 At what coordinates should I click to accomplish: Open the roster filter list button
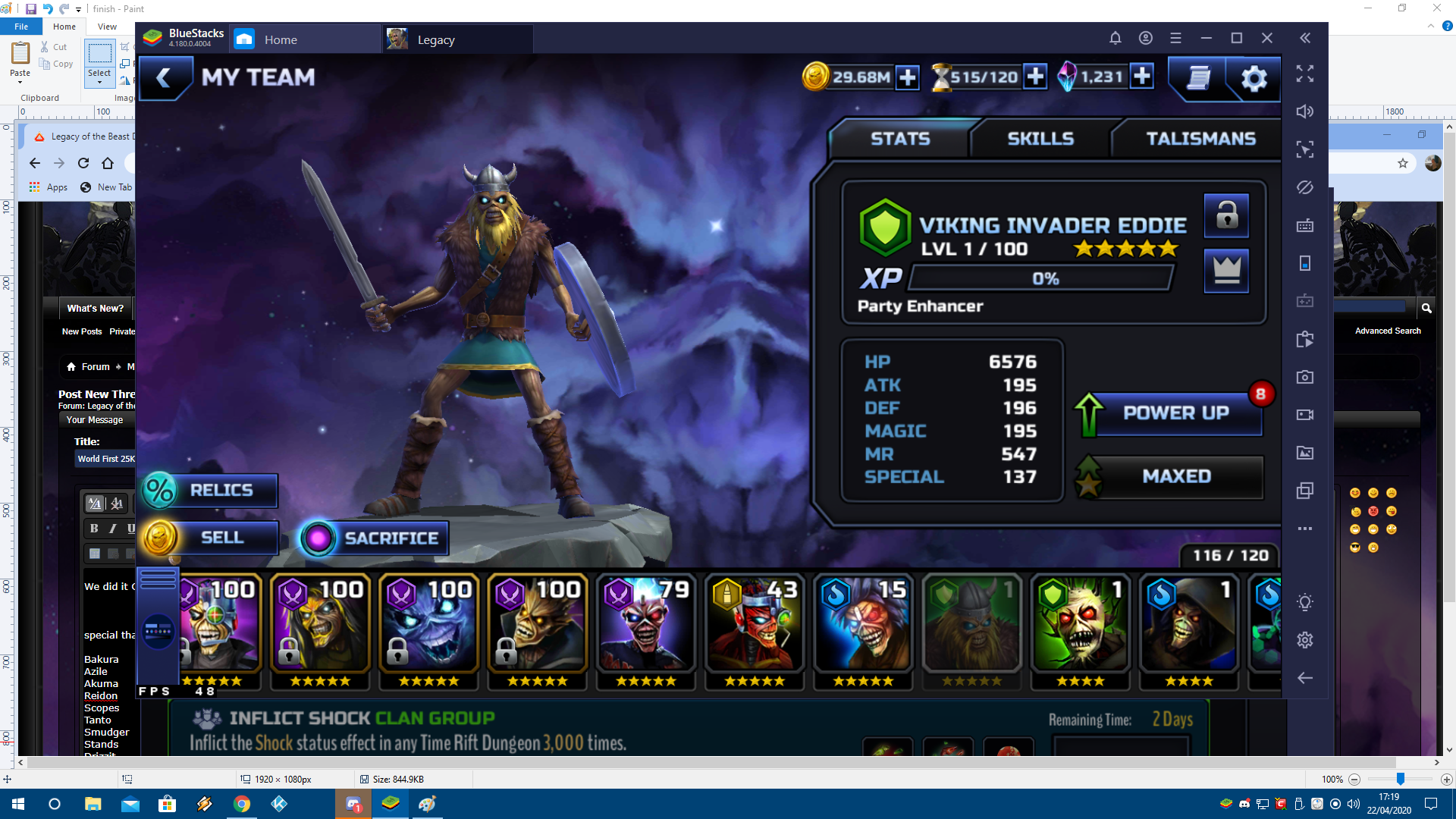[x=158, y=580]
